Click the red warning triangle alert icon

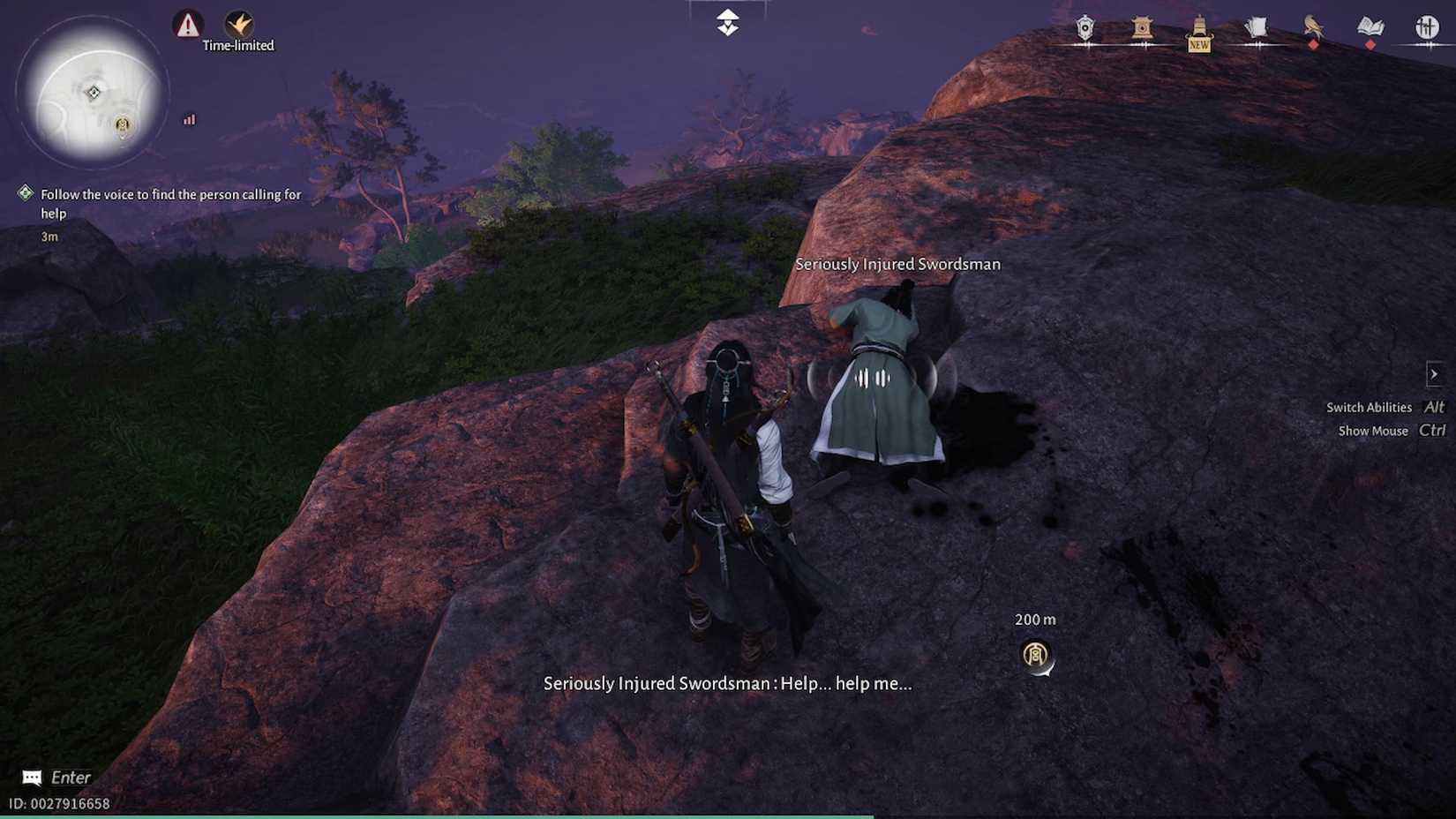(x=187, y=25)
